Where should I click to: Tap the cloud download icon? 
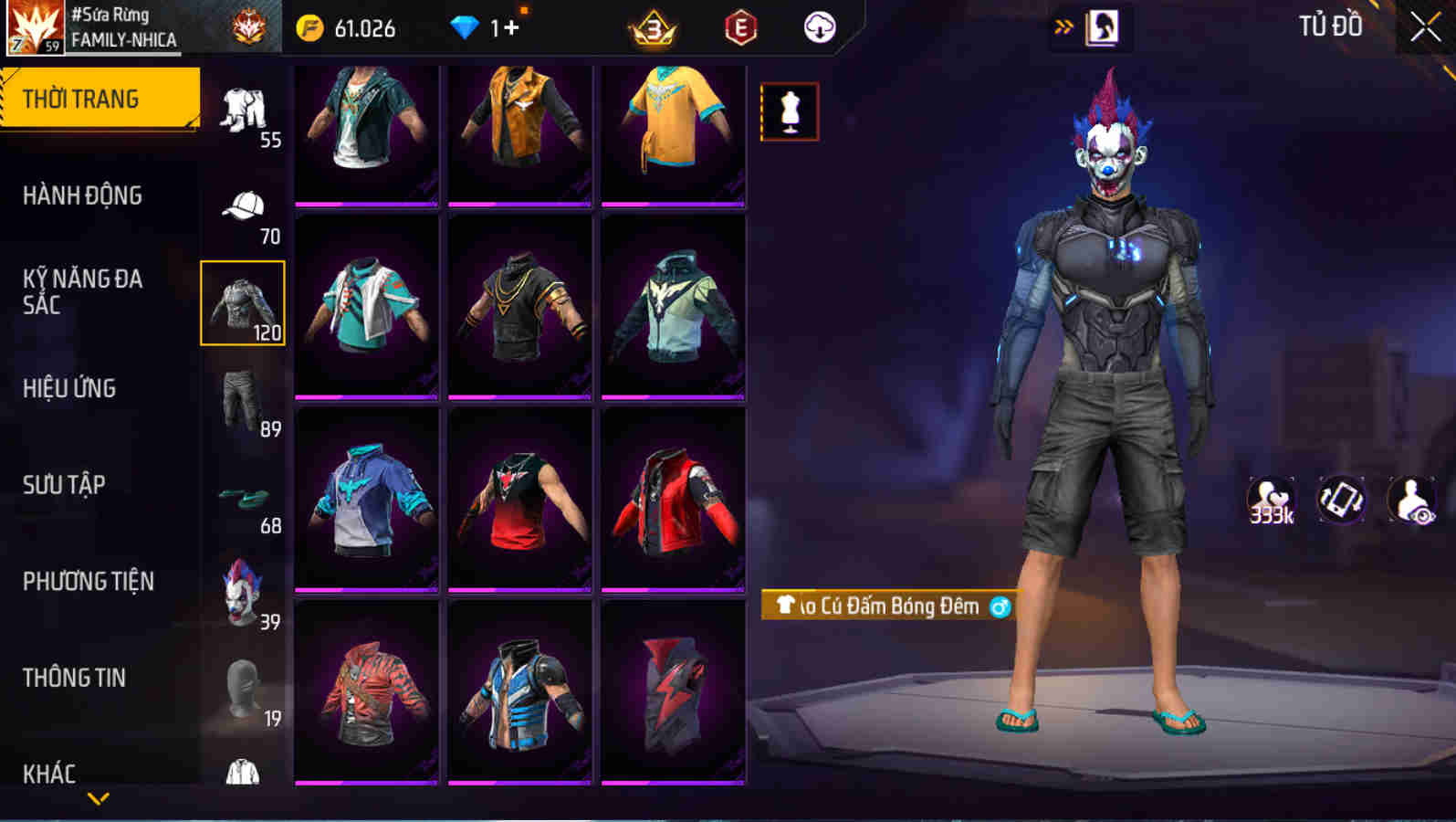point(819,27)
